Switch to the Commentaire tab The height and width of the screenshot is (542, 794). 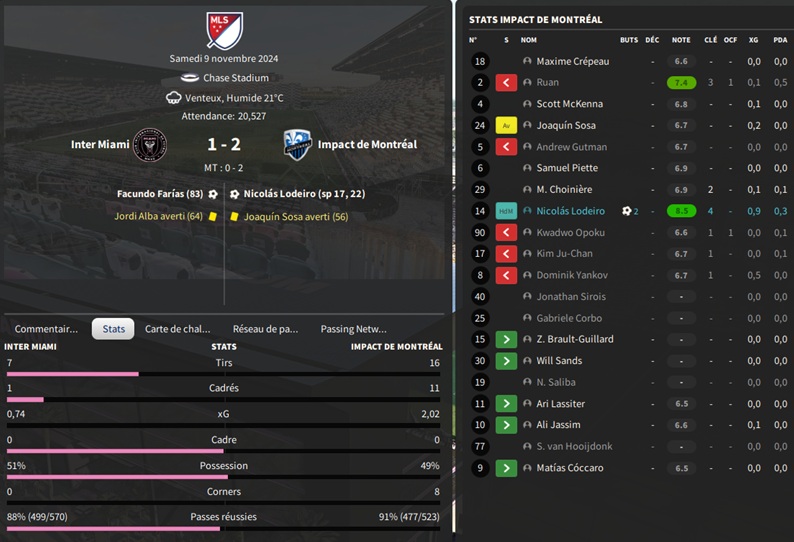[x=46, y=329]
